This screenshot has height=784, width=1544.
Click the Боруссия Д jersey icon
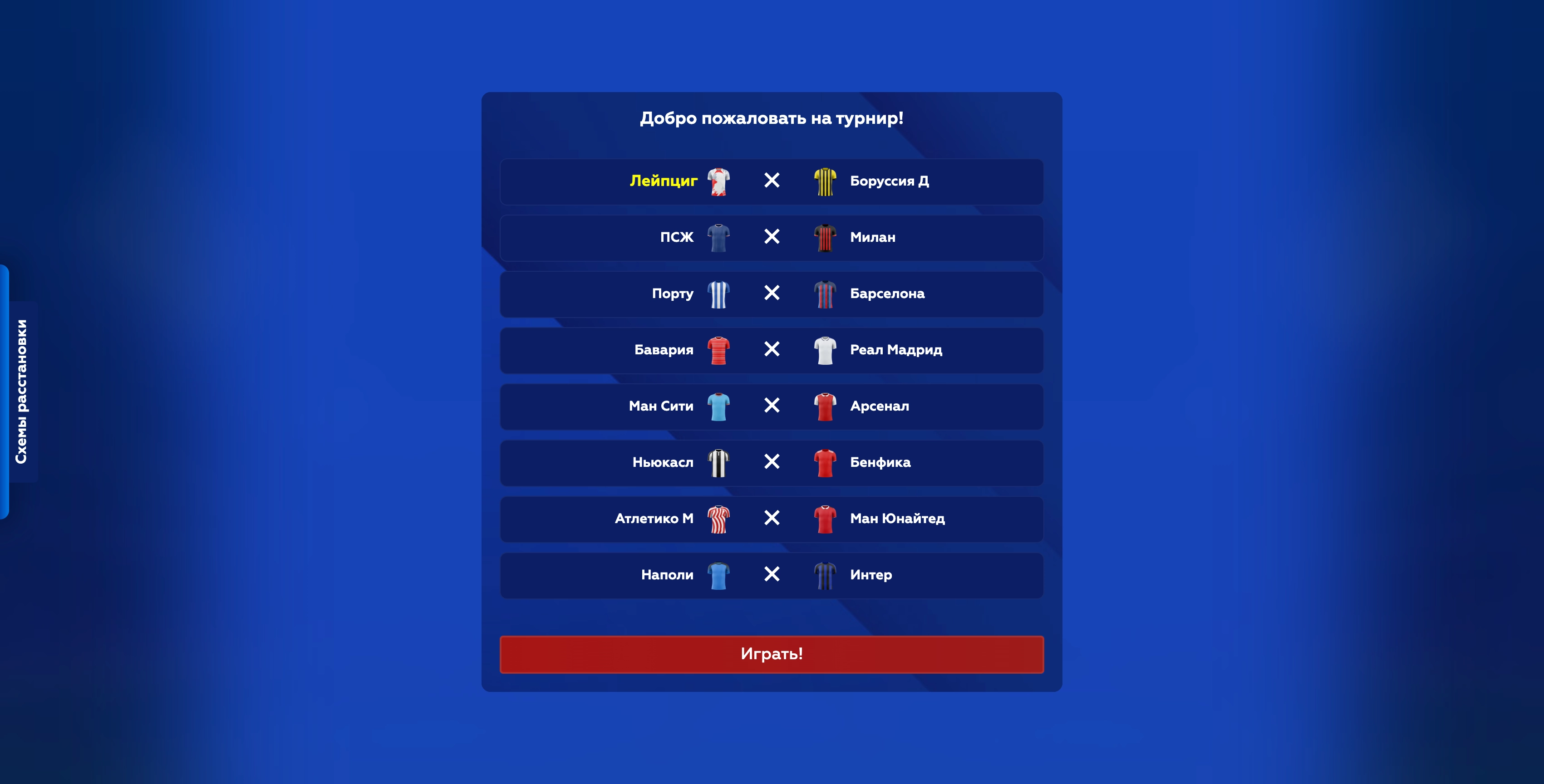825,181
